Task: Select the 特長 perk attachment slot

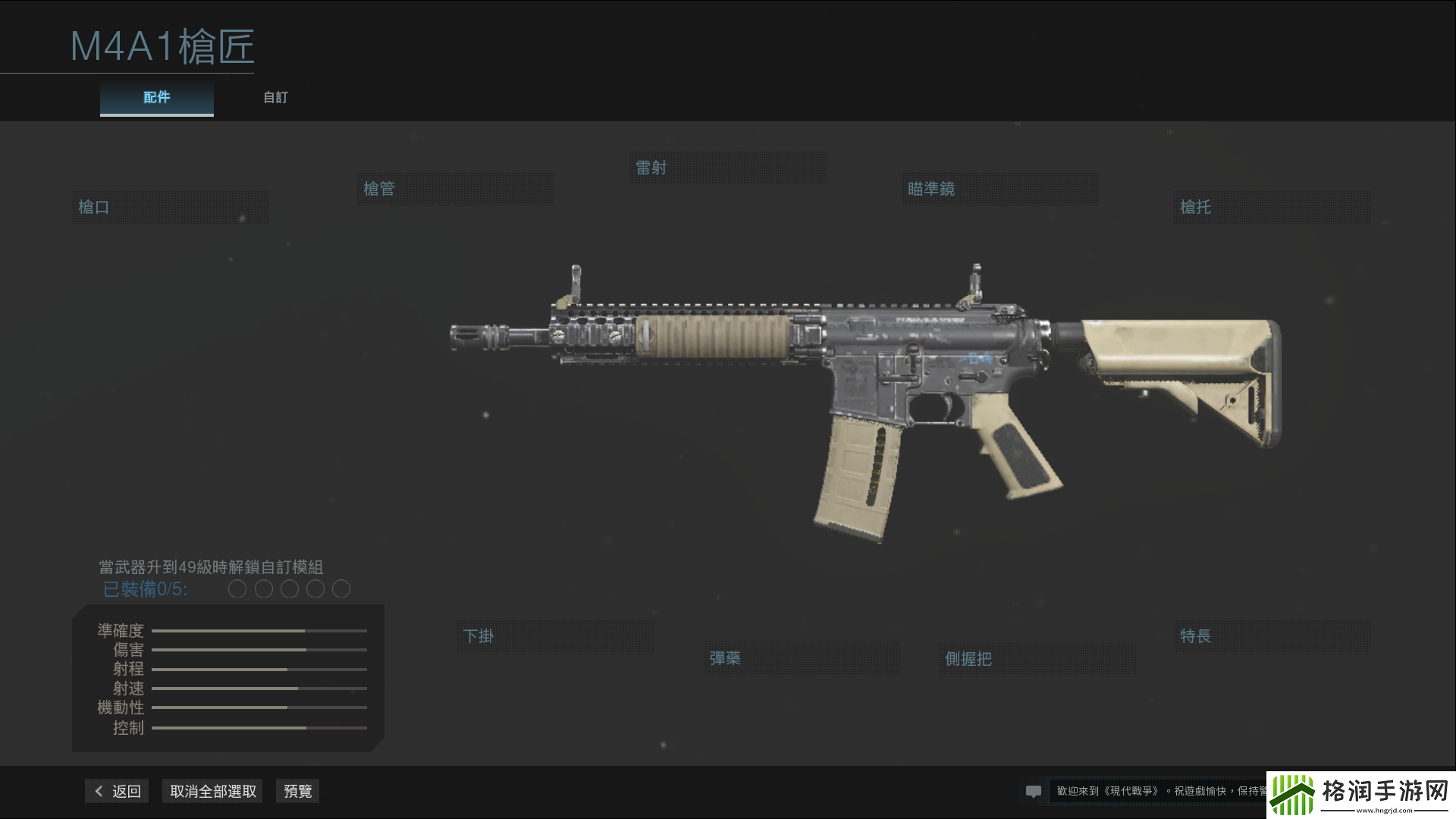Action: click(1271, 636)
